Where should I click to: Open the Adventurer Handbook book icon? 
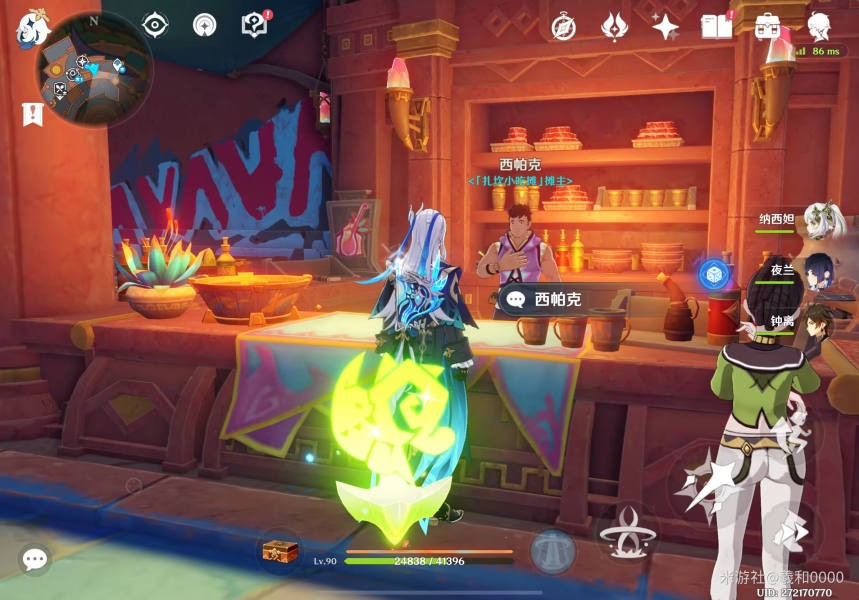tap(717, 26)
